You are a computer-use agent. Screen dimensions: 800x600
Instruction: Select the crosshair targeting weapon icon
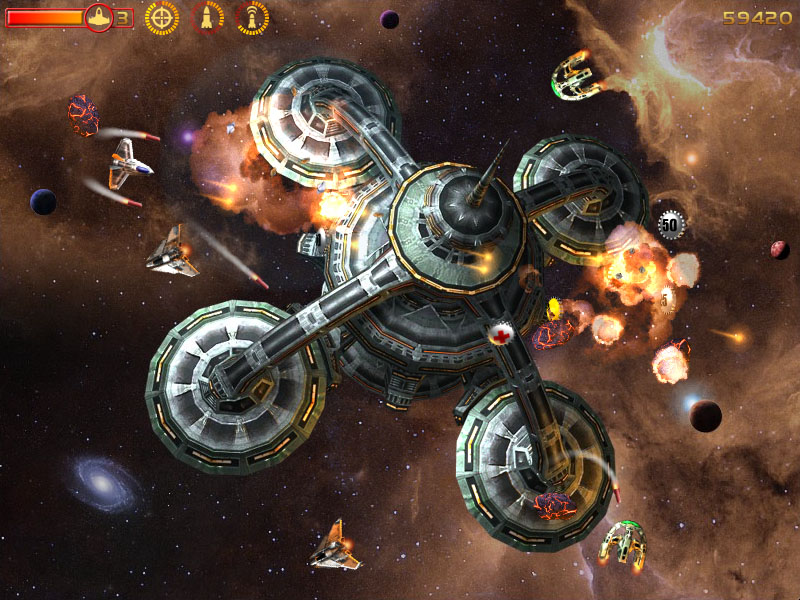162,17
